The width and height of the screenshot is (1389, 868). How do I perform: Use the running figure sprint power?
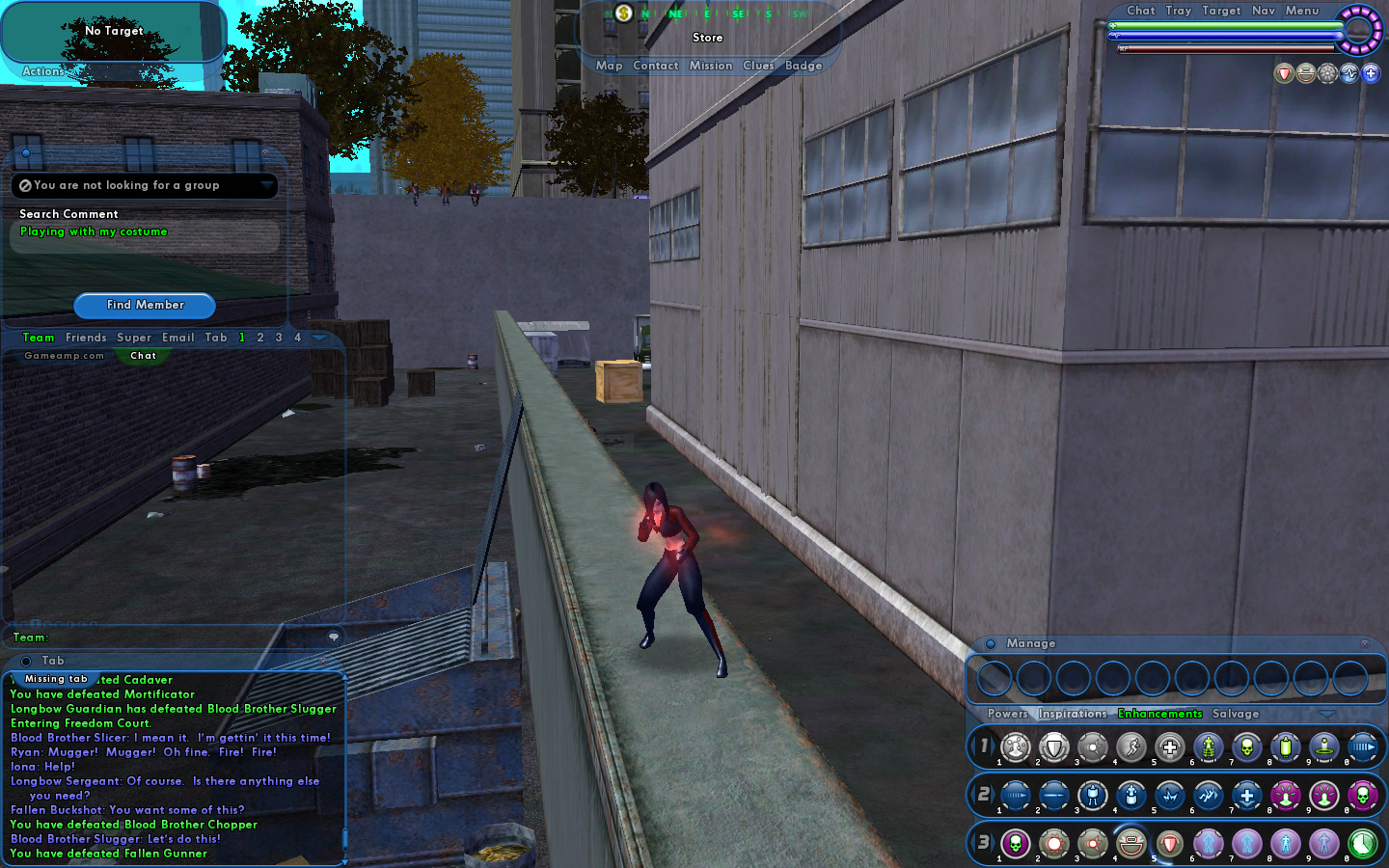pyautogui.click(x=1130, y=747)
